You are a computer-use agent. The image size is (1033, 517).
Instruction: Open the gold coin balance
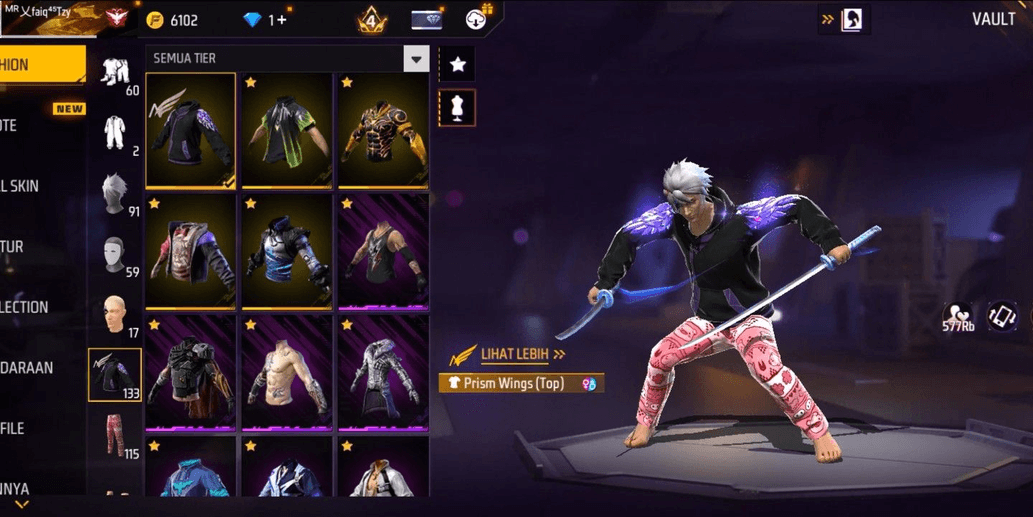click(173, 20)
